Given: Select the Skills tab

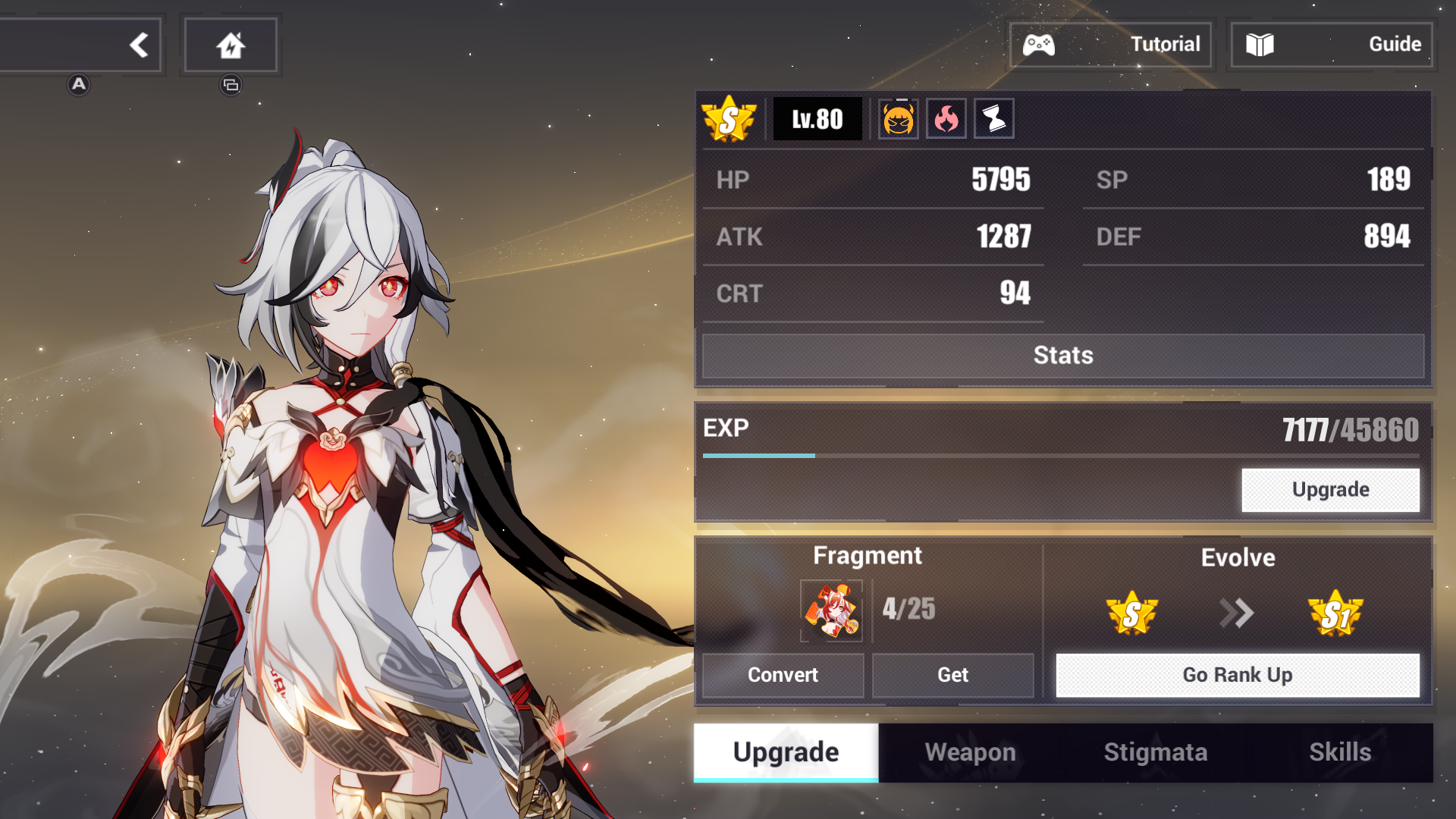Looking at the screenshot, I should click(x=1341, y=752).
